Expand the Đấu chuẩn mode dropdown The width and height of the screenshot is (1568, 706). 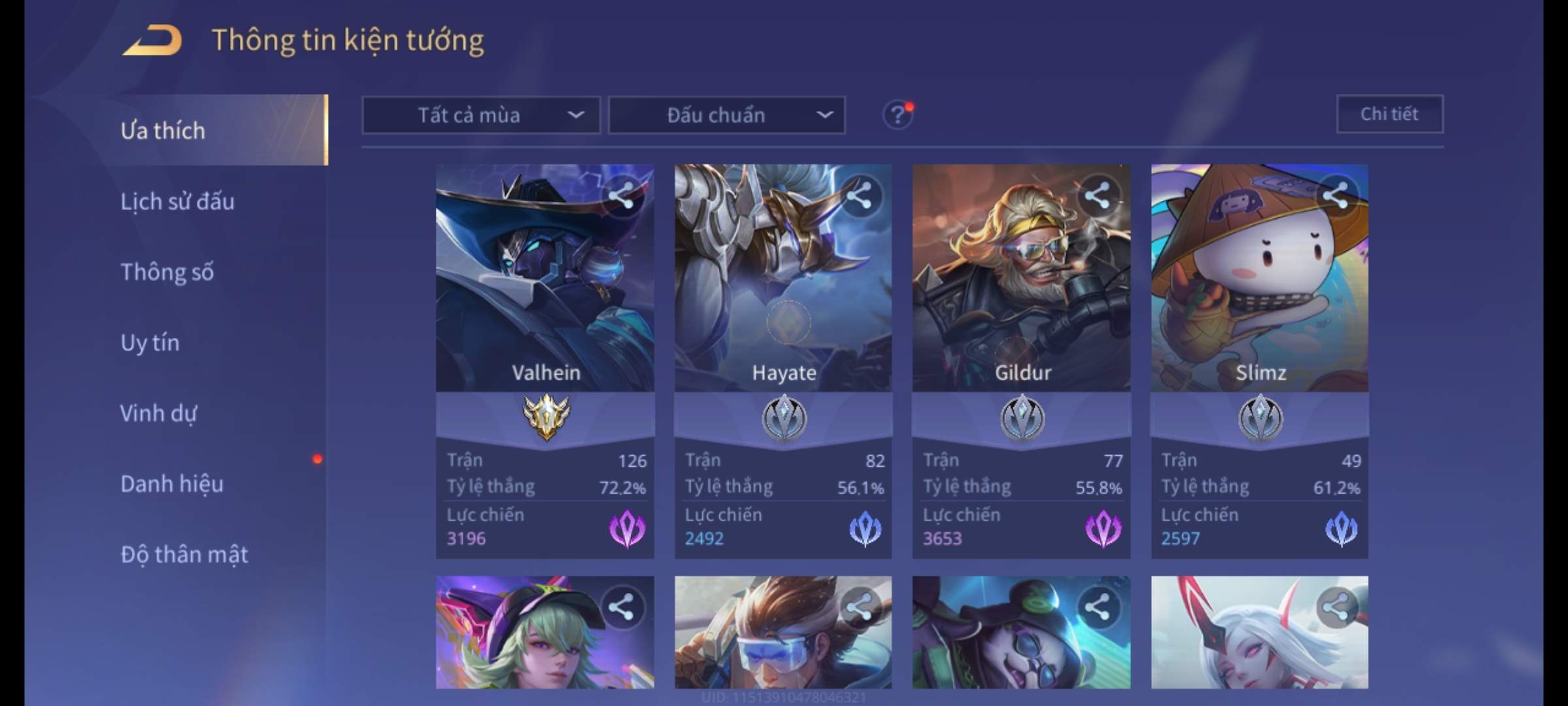(x=727, y=116)
